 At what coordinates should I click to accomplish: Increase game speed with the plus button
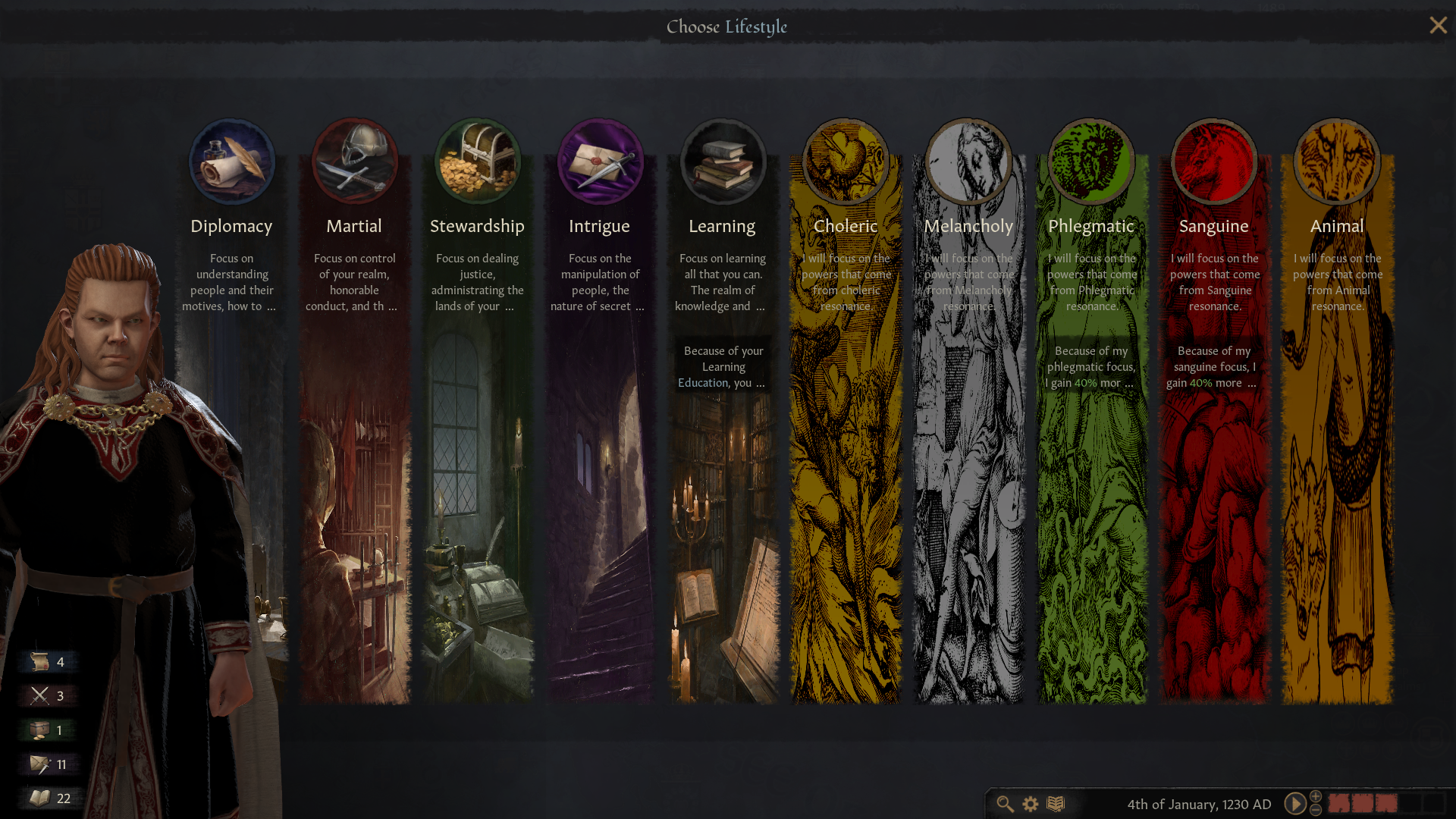click(1316, 797)
